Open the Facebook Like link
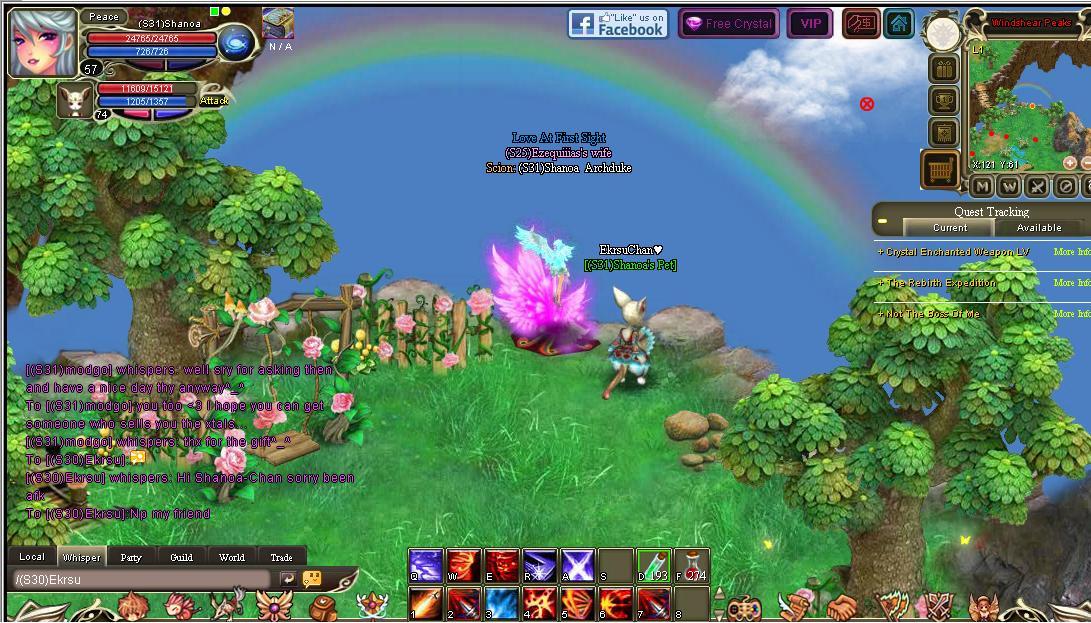Image resolution: width=1091 pixels, height=623 pixels. [x=618, y=24]
